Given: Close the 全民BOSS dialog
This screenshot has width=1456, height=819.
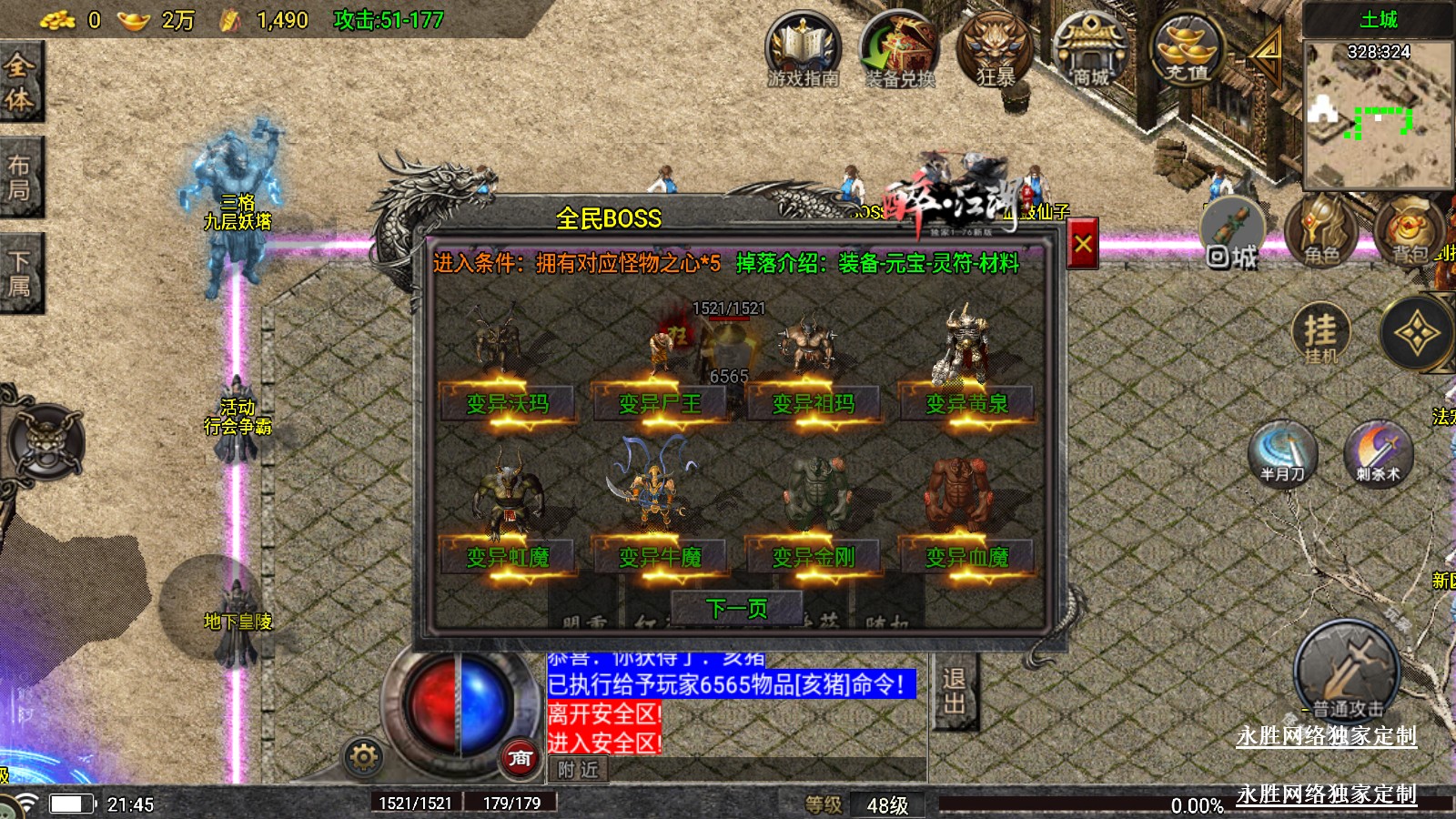Looking at the screenshot, I should point(1082,244).
